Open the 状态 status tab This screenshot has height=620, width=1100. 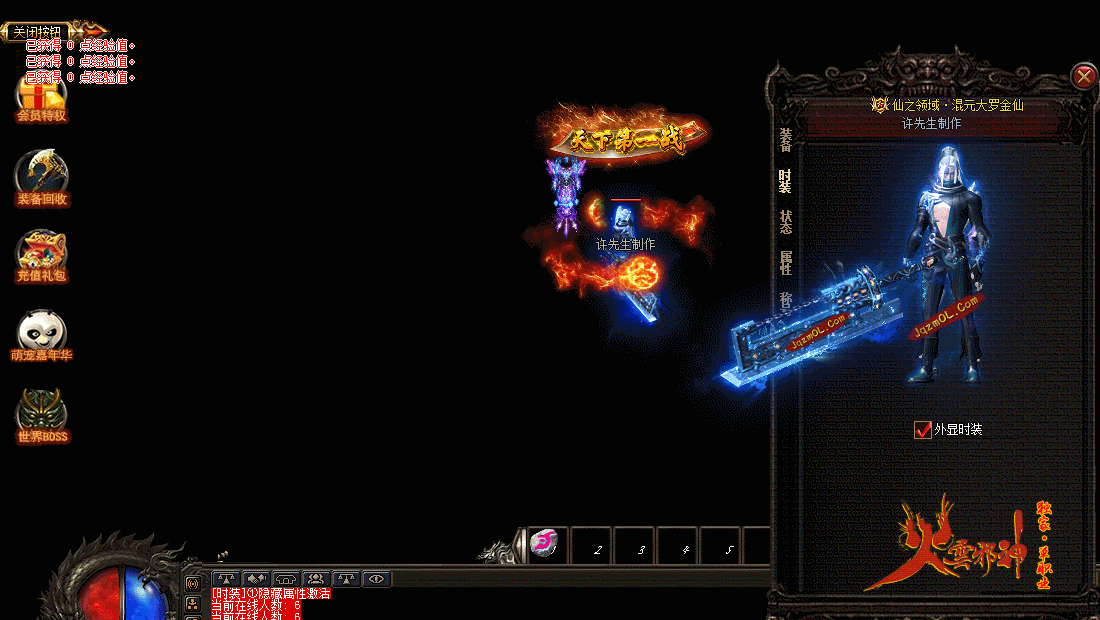pyautogui.click(x=786, y=222)
